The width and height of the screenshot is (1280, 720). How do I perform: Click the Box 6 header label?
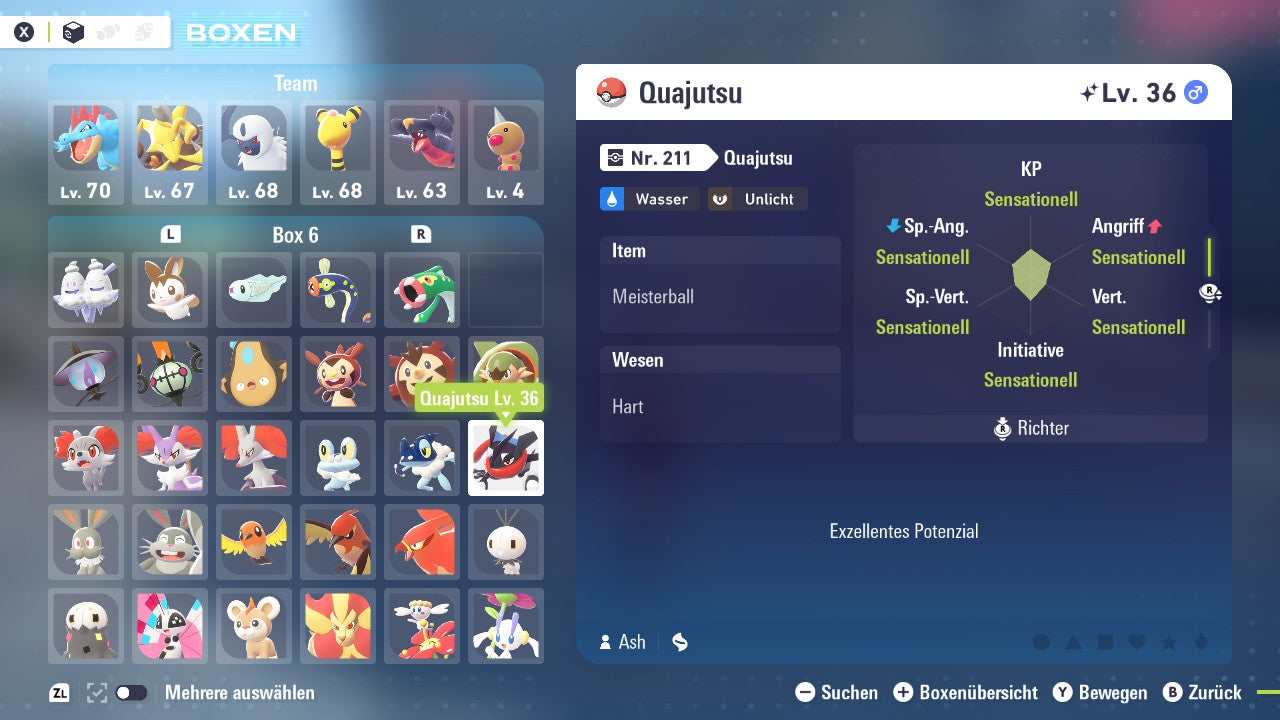point(296,235)
